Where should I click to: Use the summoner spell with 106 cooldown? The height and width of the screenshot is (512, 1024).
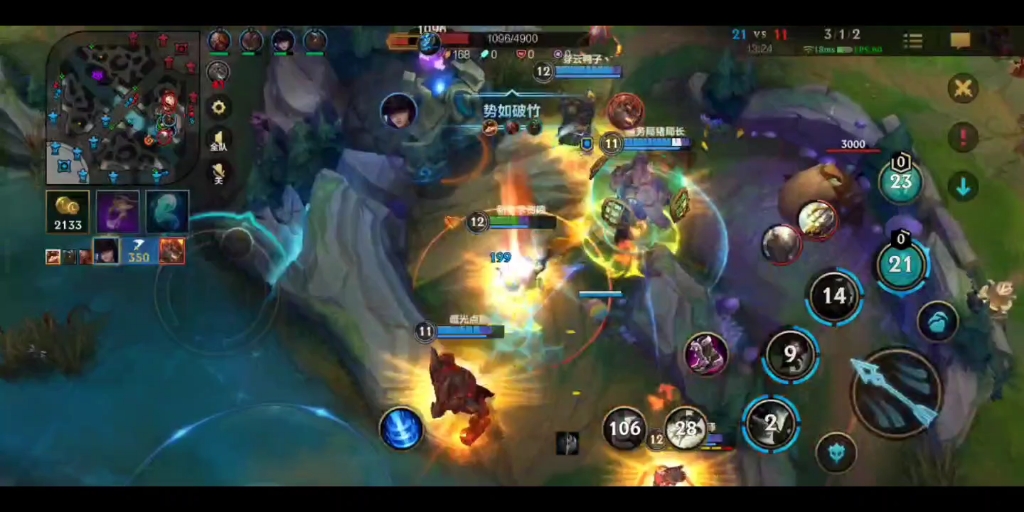click(x=624, y=428)
